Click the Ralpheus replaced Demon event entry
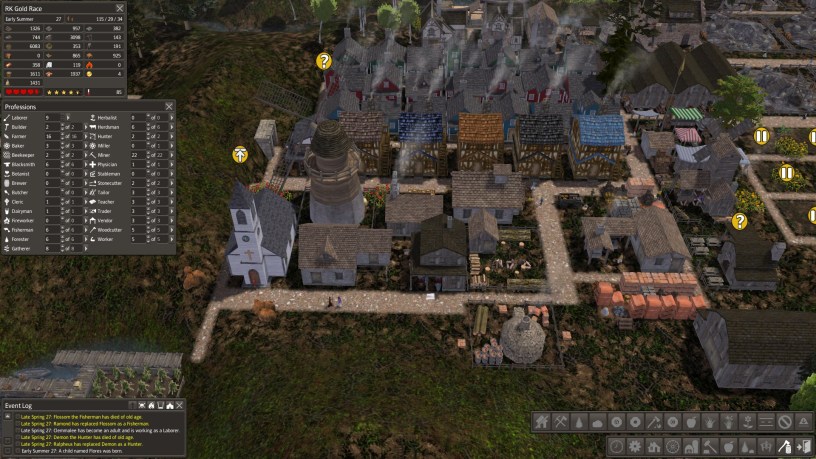Viewport: 816px width, 459px height. click(80, 445)
